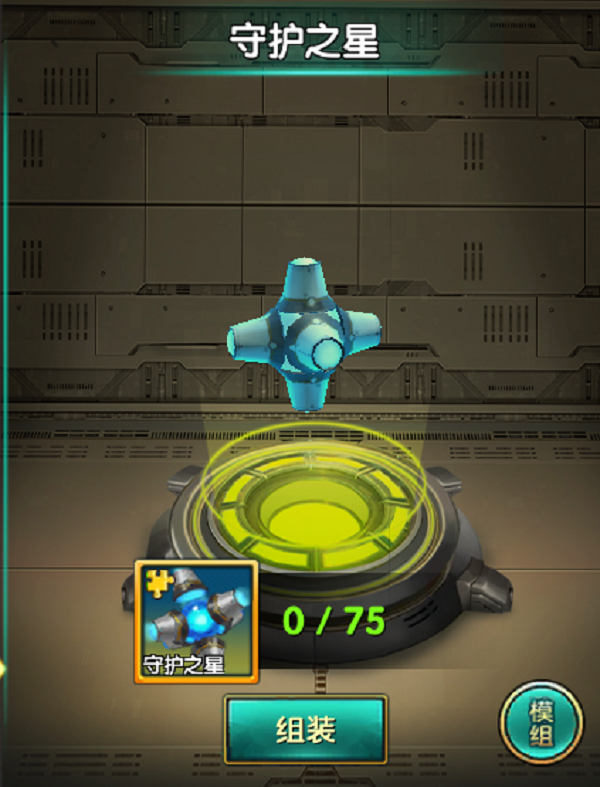
Task: Click the 组装 assemble button
Action: [305, 730]
